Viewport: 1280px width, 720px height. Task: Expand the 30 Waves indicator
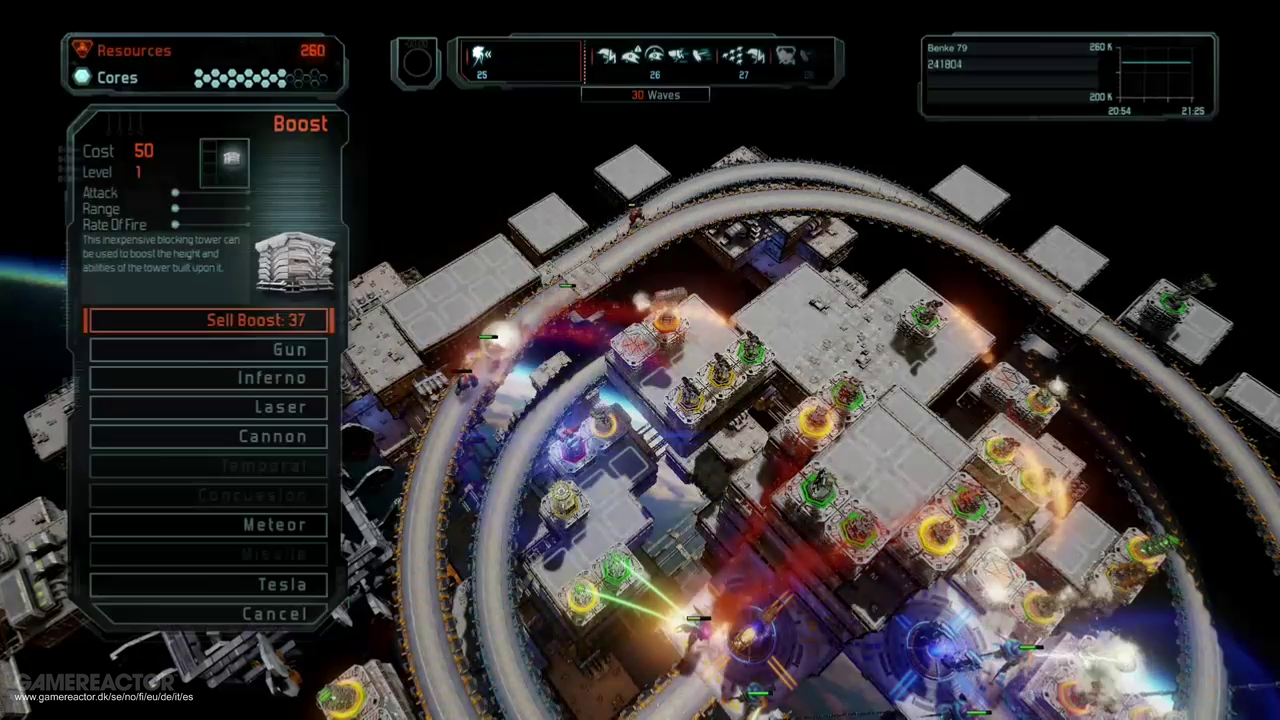coord(645,94)
